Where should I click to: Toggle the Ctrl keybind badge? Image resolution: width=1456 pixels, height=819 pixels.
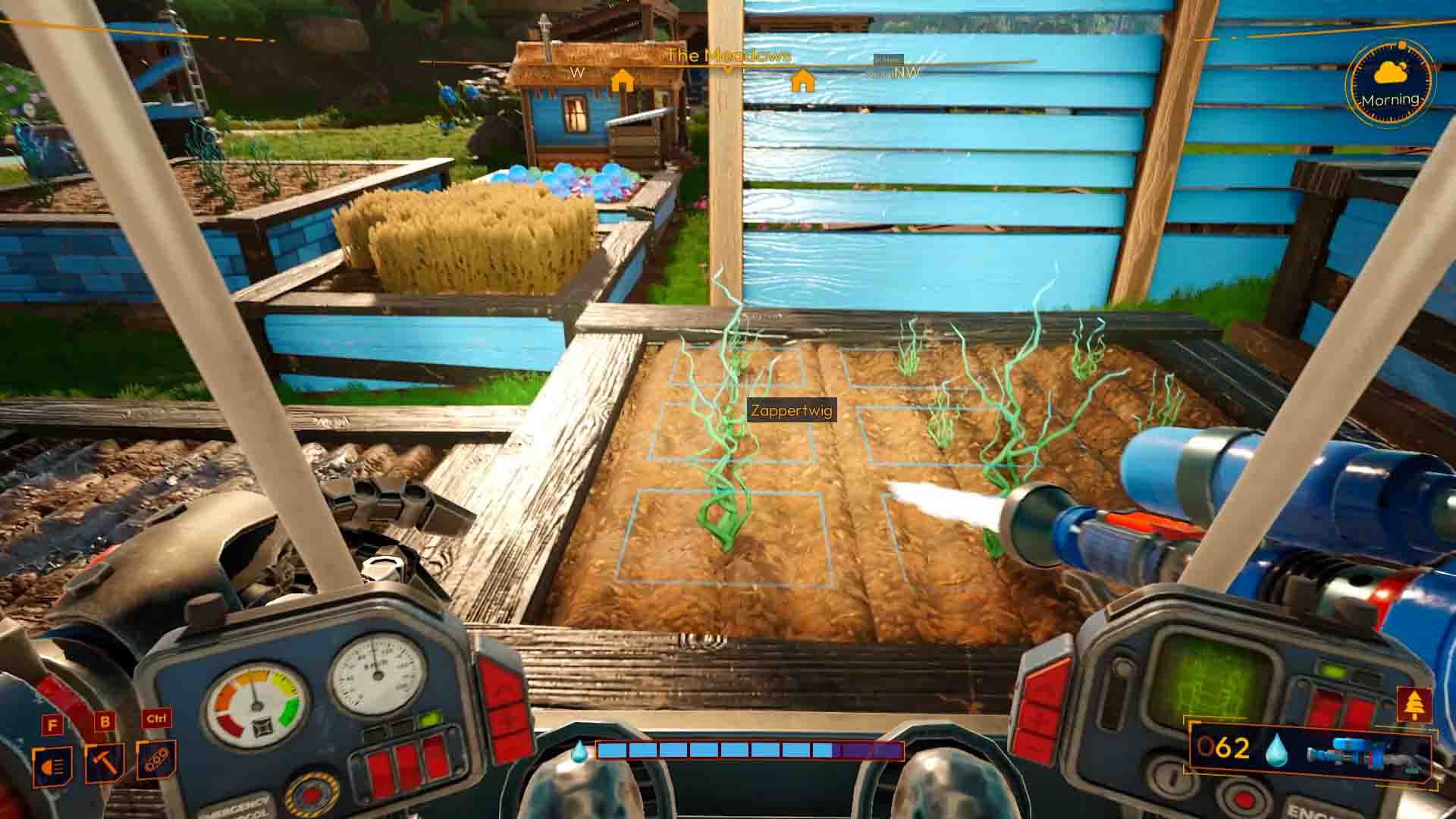coord(156,719)
